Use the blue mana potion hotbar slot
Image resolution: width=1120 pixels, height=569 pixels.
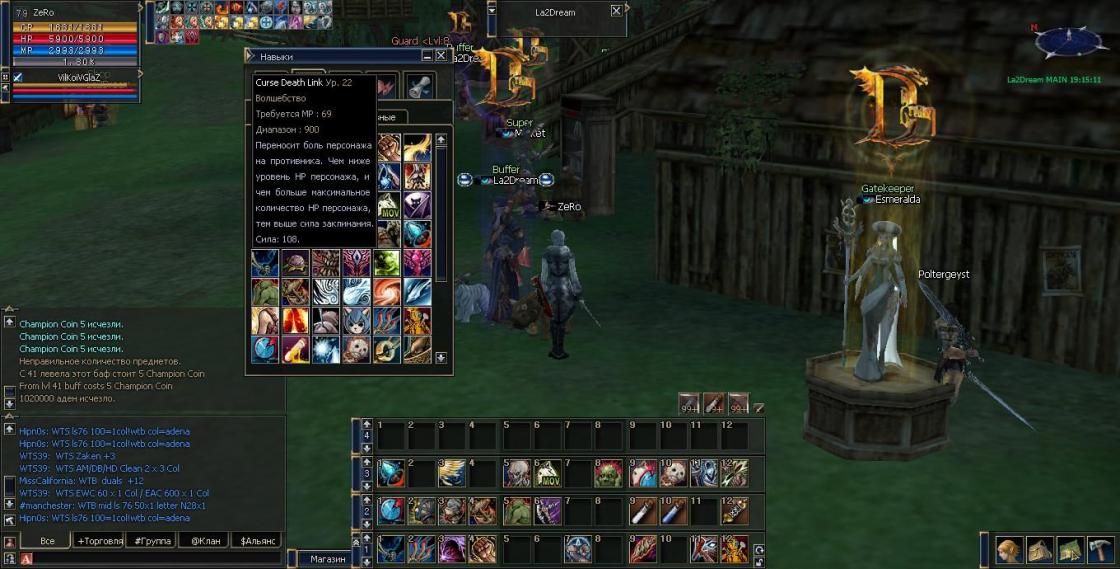[672, 511]
